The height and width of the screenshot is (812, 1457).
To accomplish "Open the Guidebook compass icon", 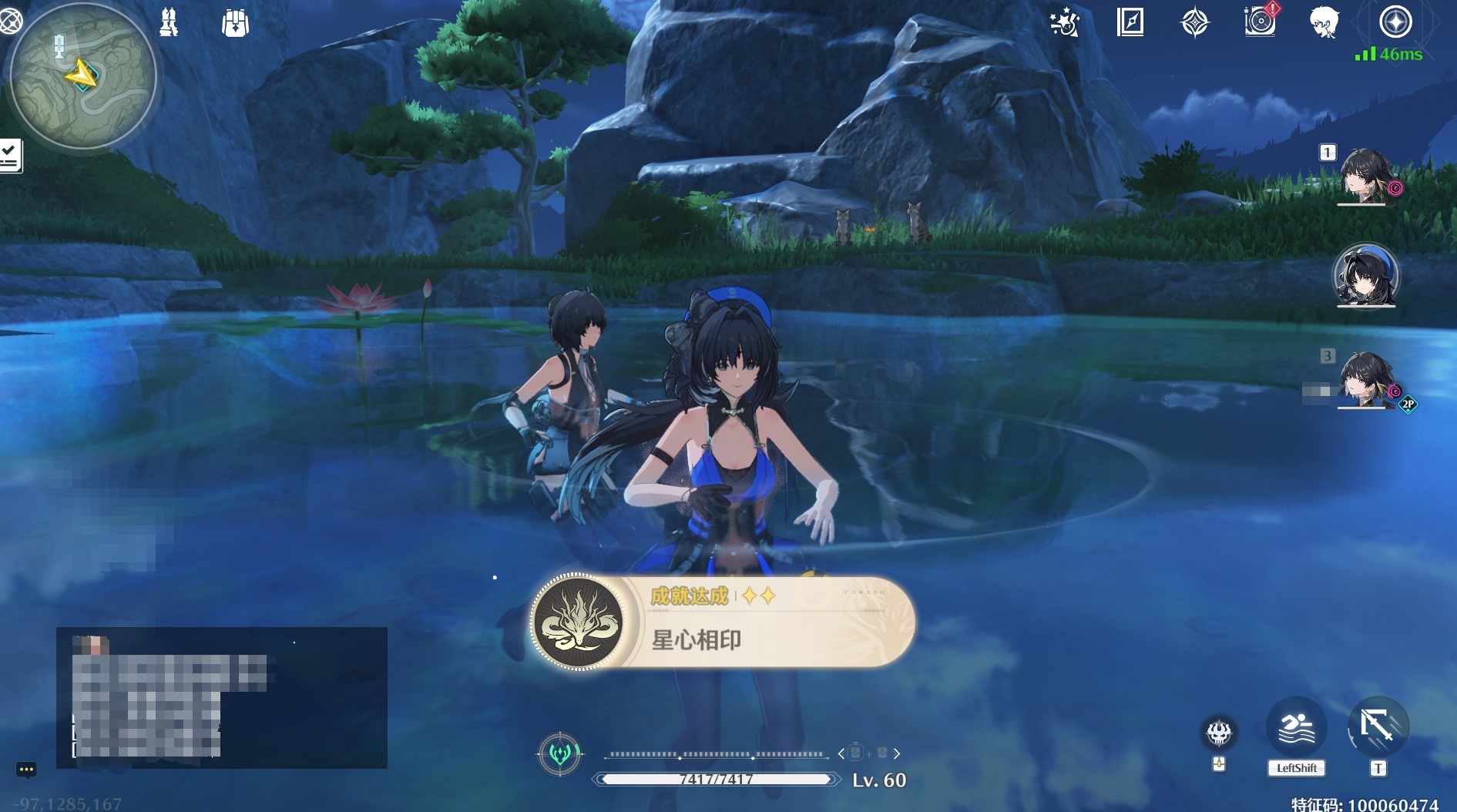I will tap(1130, 23).
